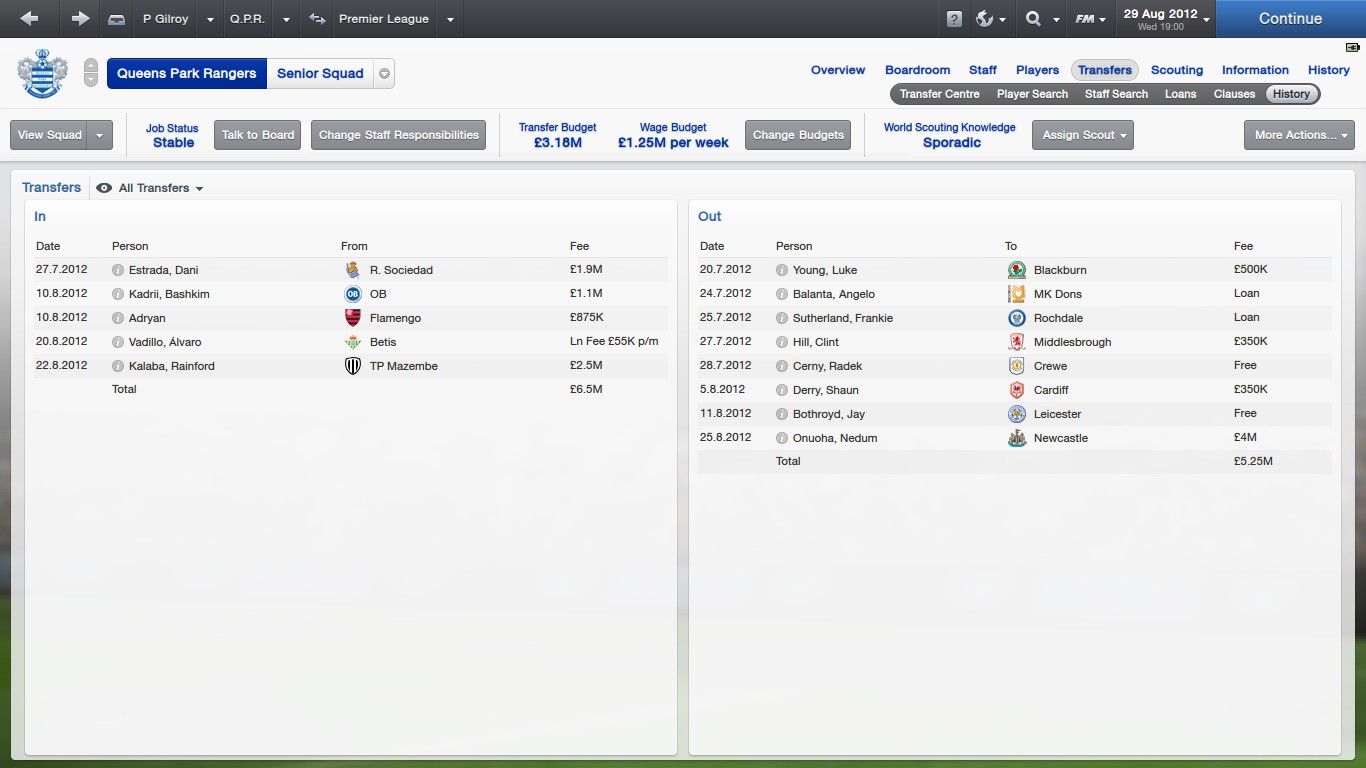The image size is (1366, 768).
Task: Switch to the Boardroom tab
Action: pyautogui.click(x=917, y=70)
